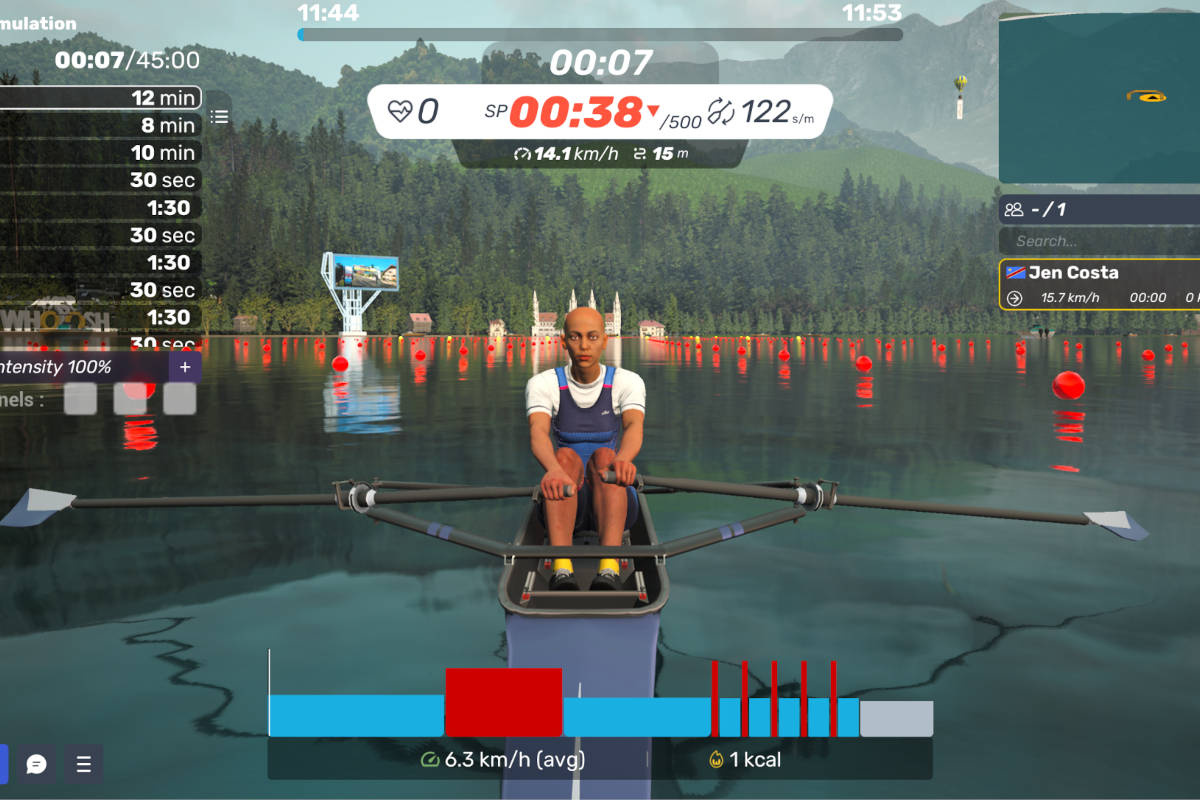1200x800 pixels.
Task: Toggle the workout interval list icon
Action: pos(219,117)
